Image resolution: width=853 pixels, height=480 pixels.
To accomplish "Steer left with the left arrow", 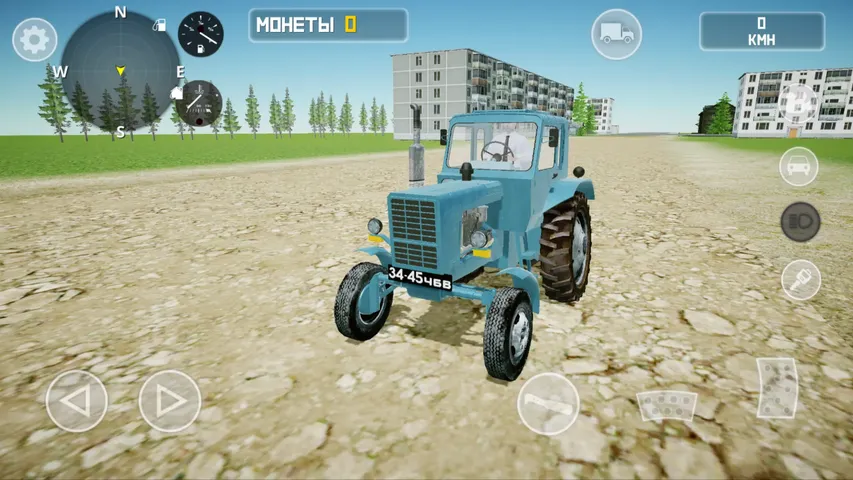I will pyautogui.click(x=77, y=401).
